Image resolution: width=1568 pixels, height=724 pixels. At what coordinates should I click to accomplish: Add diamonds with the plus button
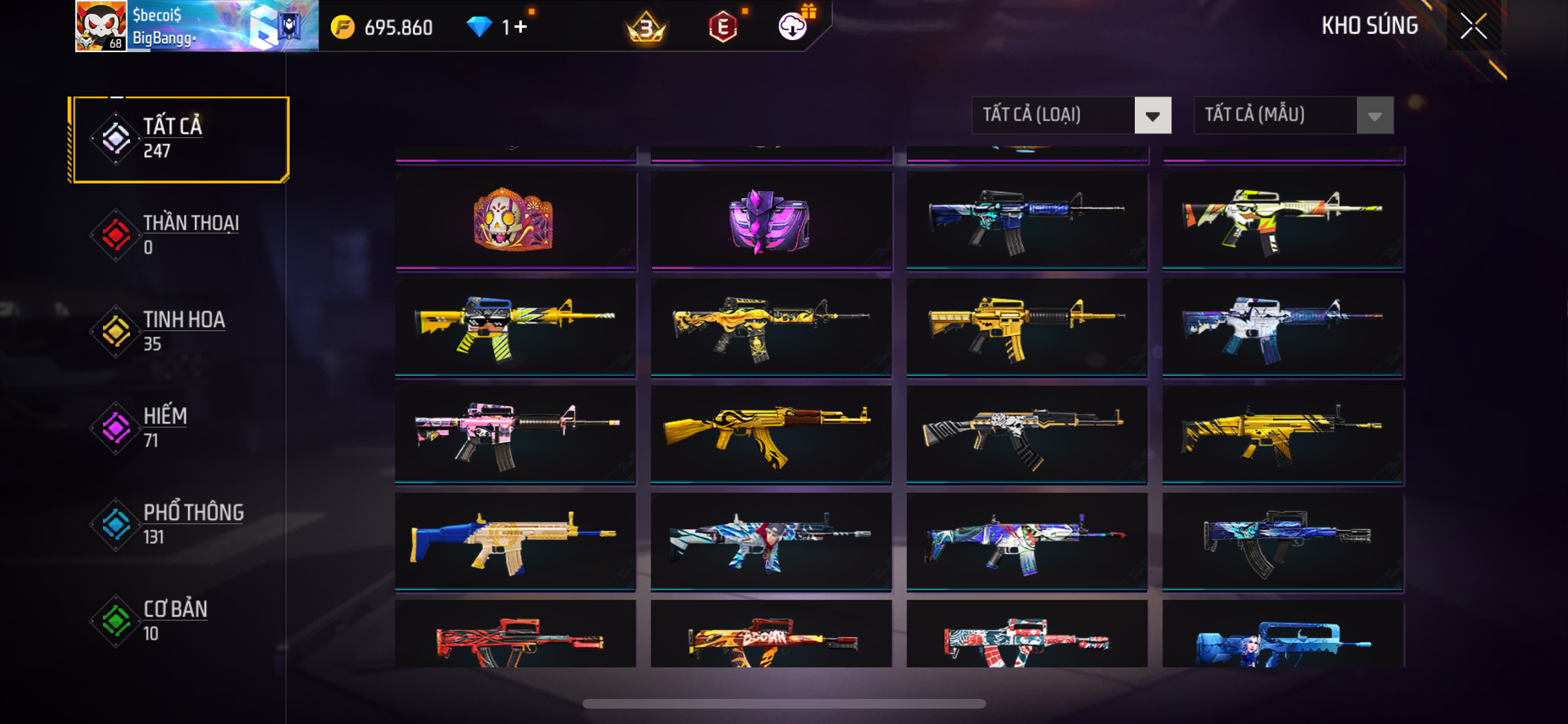520,27
